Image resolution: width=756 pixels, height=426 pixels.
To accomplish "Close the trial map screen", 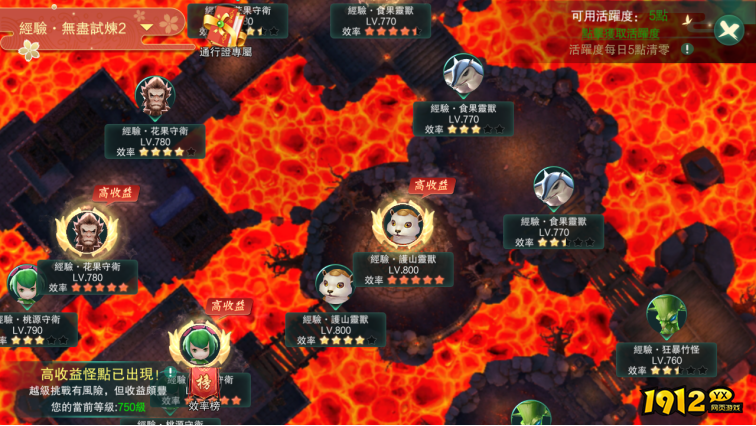I will point(729,29).
